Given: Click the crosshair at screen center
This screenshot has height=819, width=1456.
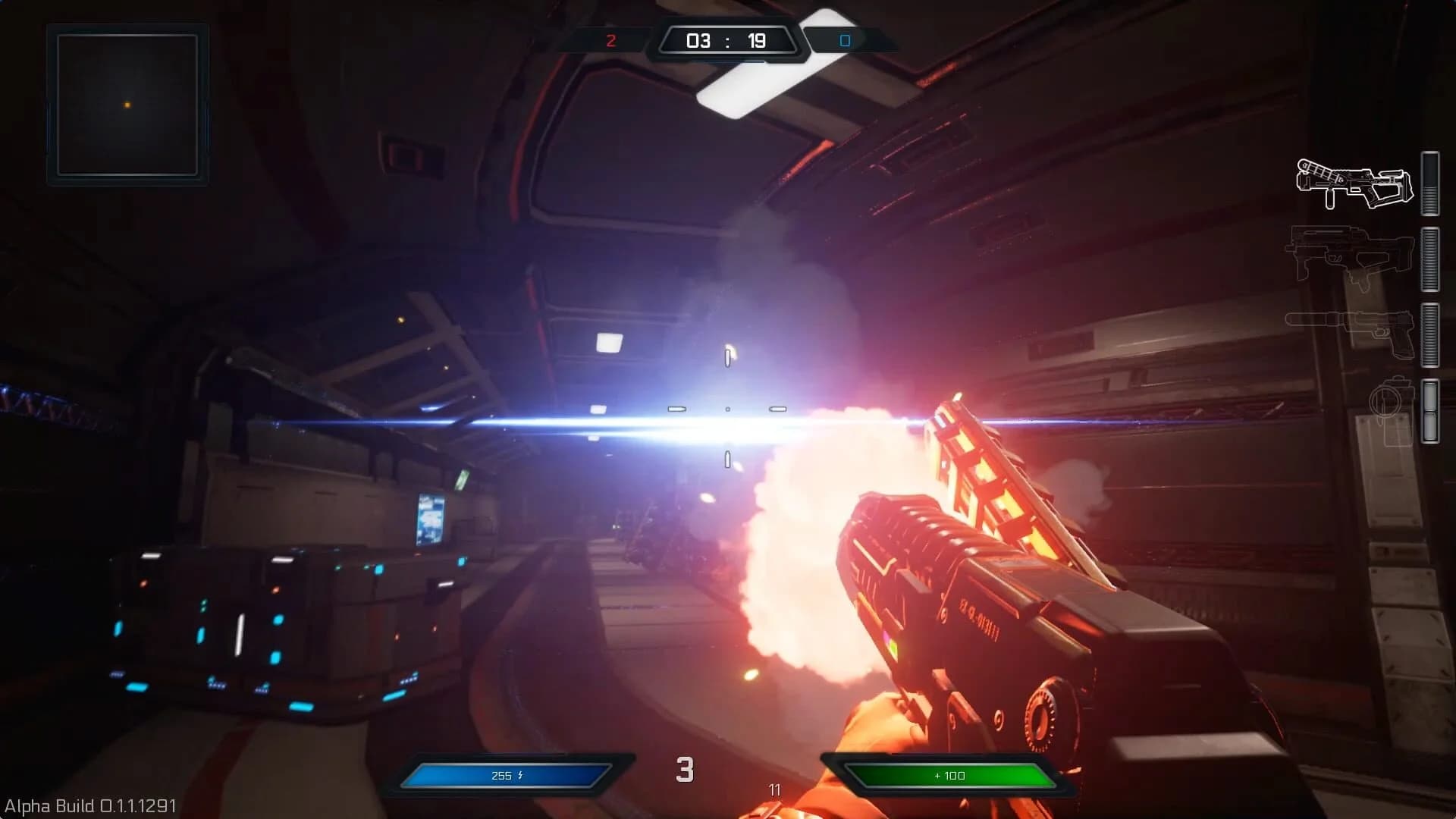Looking at the screenshot, I should [728, 409].
